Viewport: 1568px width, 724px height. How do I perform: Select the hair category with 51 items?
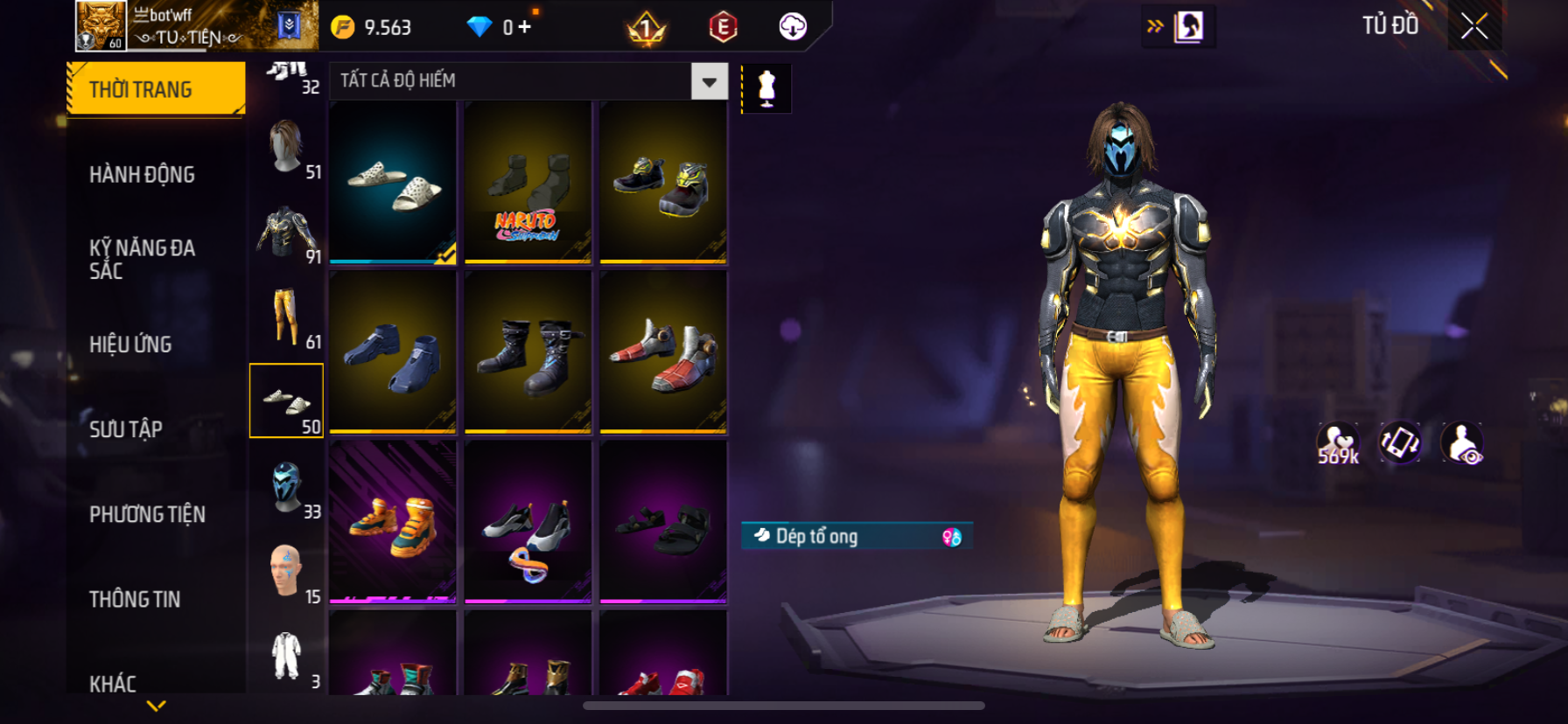(x=286, y=147)
